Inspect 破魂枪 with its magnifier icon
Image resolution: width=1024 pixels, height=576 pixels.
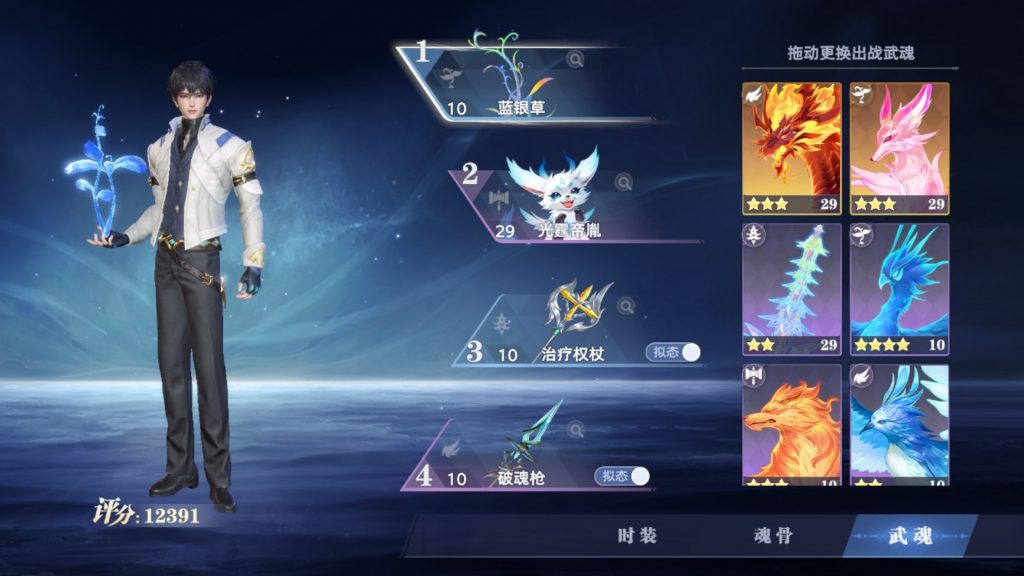coord(575,430)
